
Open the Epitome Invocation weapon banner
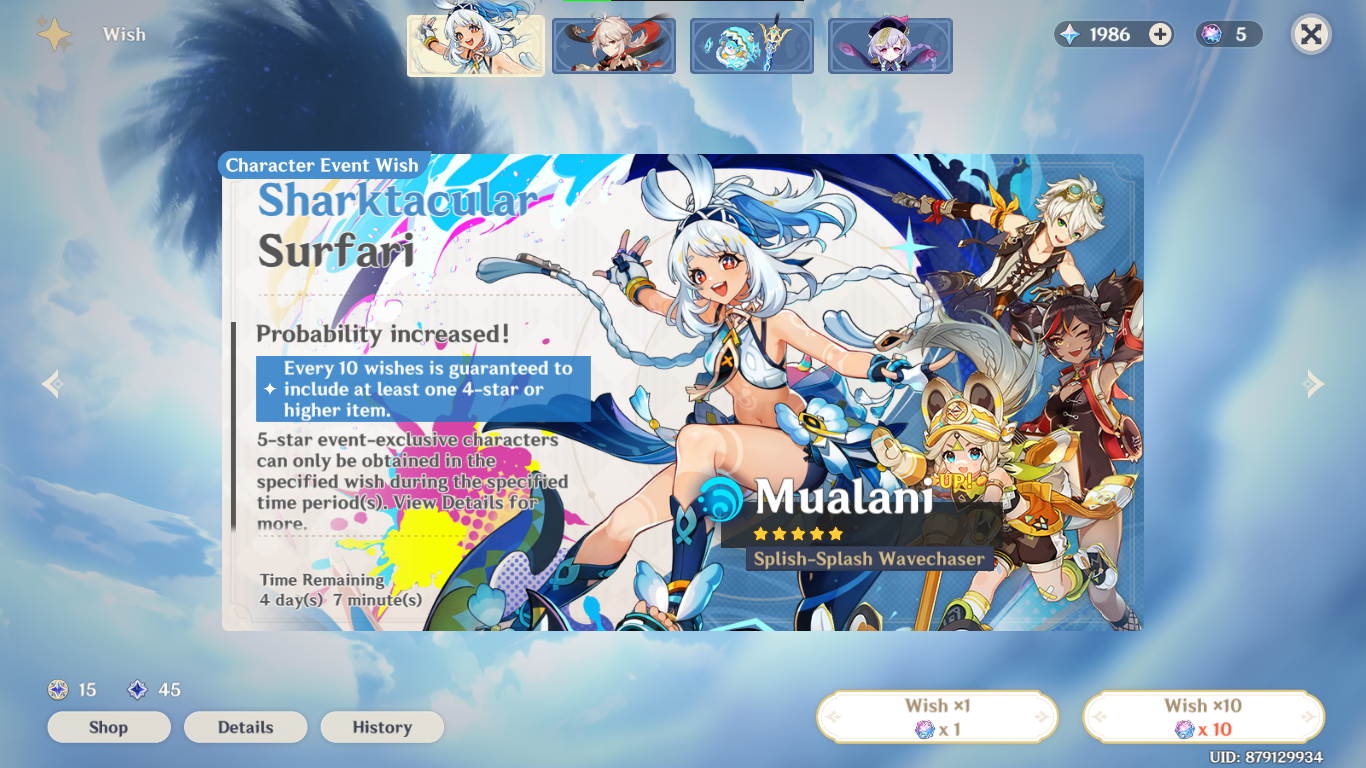point(752,45)
